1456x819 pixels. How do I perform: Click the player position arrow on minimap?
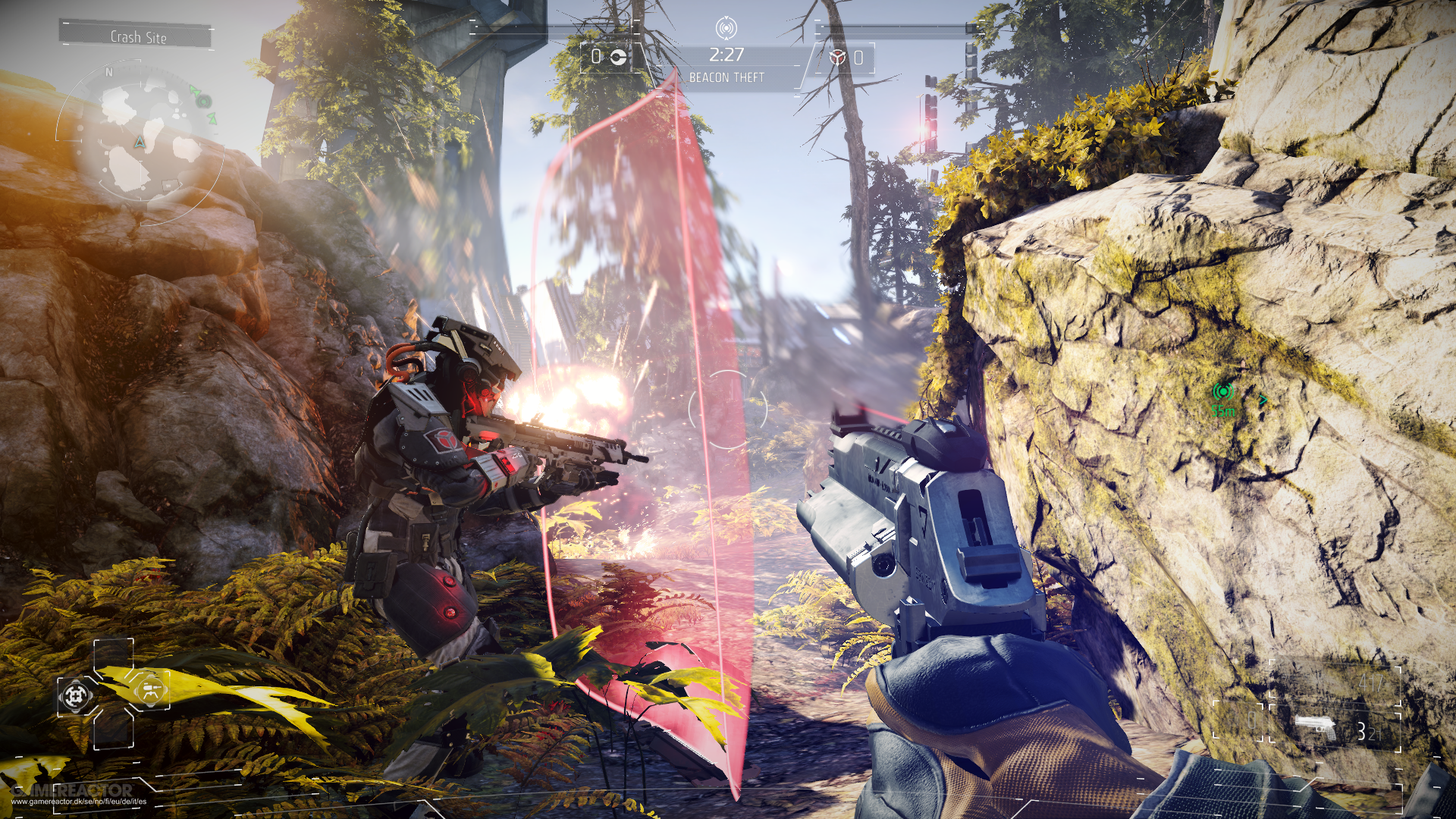pyautogui.click(x=140, y=140)
